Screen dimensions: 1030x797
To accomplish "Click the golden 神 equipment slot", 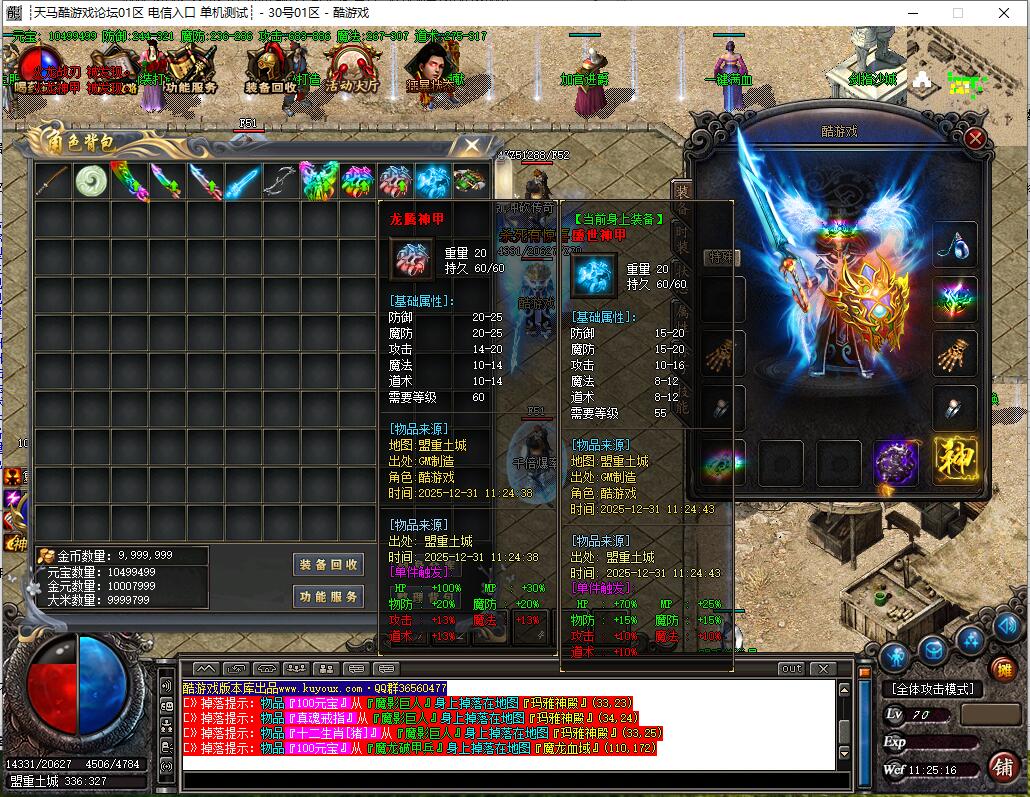I will click(955, 462).
